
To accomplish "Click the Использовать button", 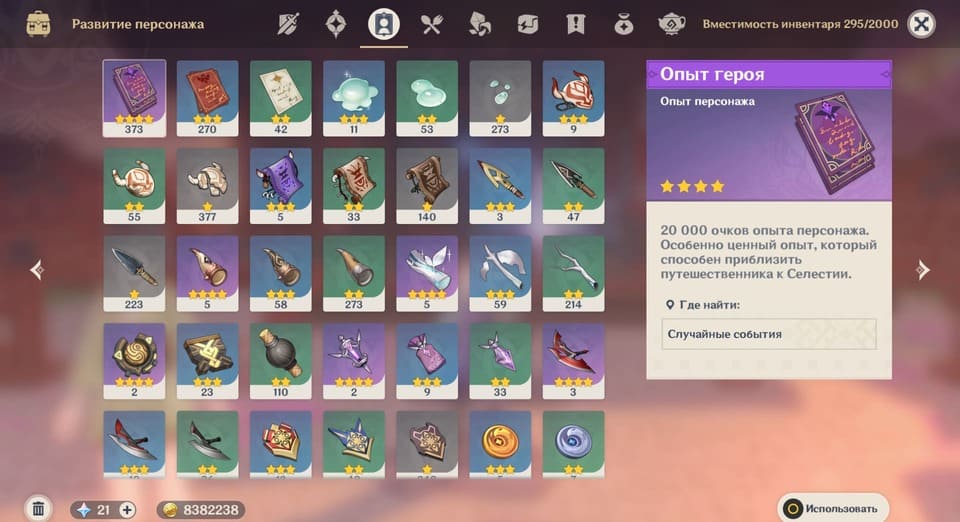I will (833, 508).
